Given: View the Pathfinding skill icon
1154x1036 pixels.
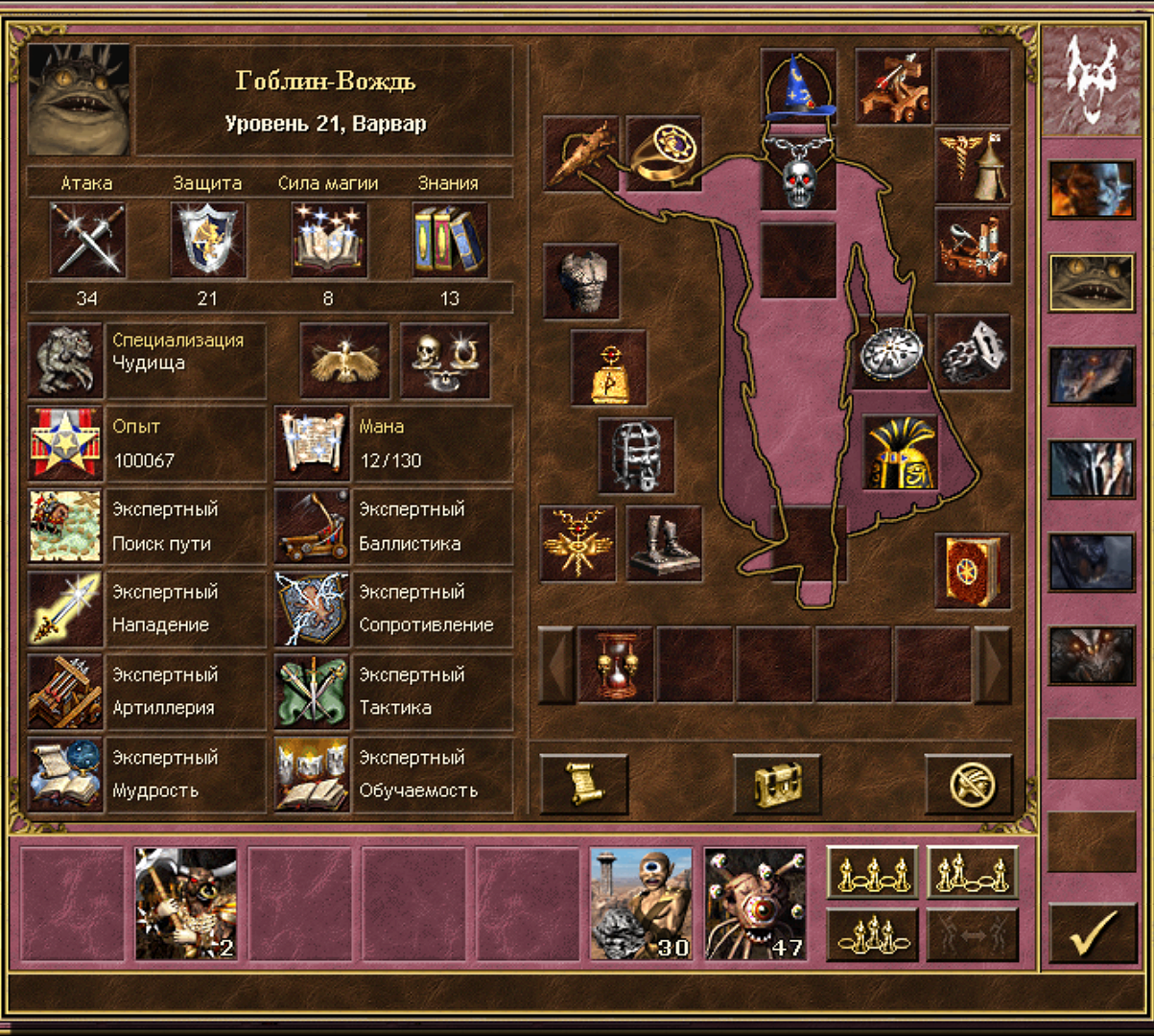Looking at the screenshot, I should [x=65, y=527].
